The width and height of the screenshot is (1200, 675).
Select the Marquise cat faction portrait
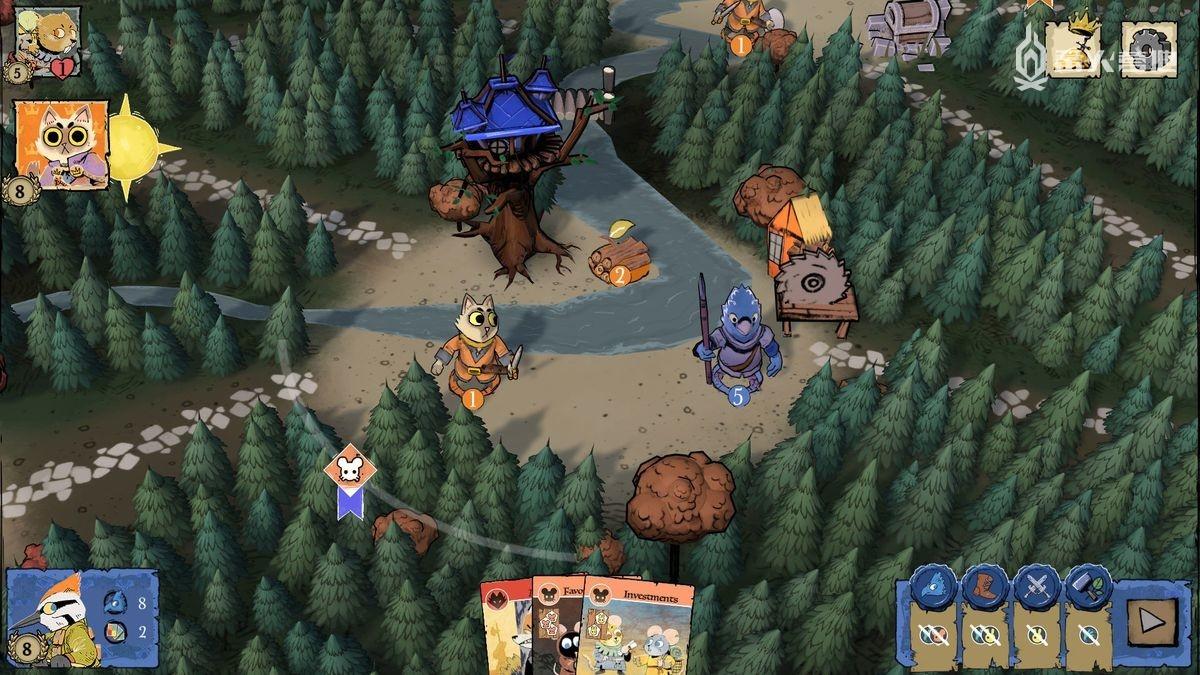62,145
